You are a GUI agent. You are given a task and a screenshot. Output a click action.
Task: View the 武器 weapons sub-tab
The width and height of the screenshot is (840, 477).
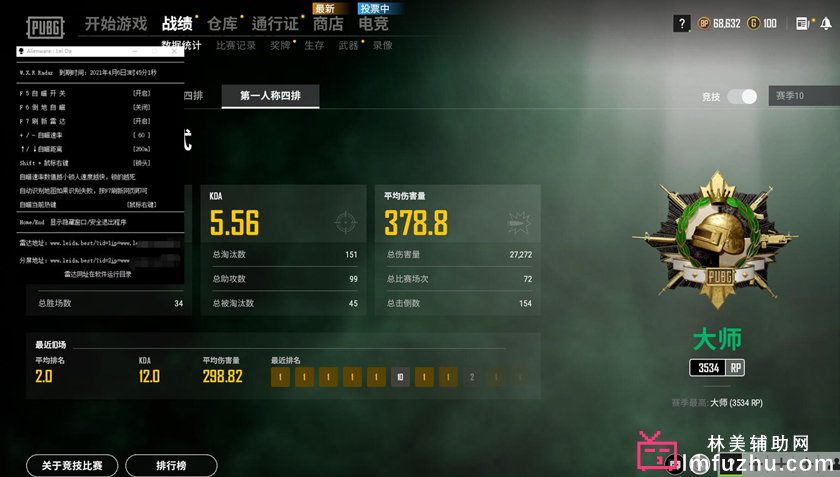coord(348,45)
